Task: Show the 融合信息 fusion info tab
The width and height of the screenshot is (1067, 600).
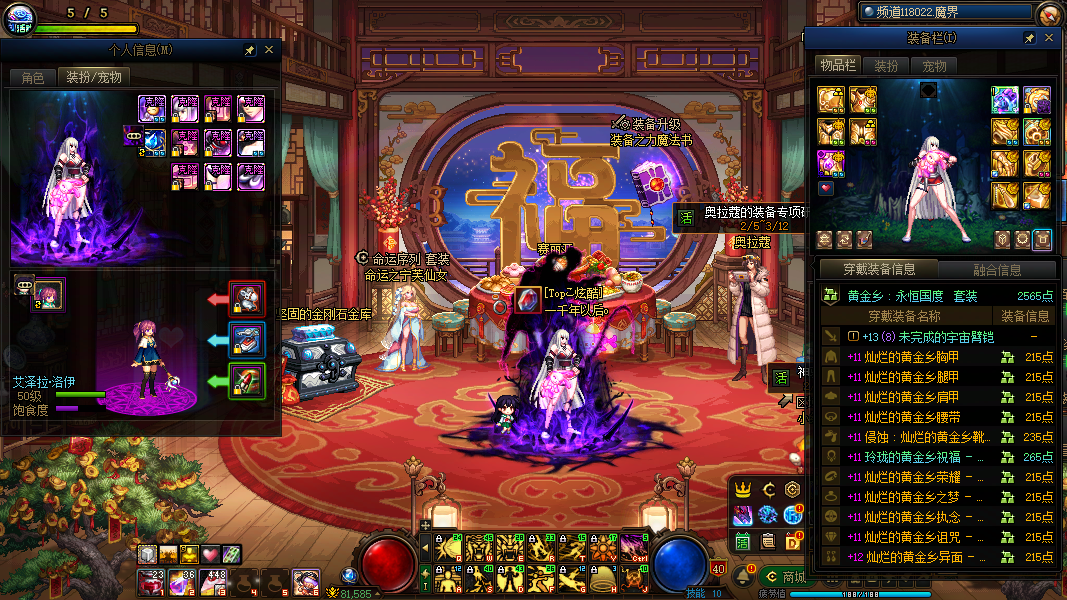Action: [996, 269]
